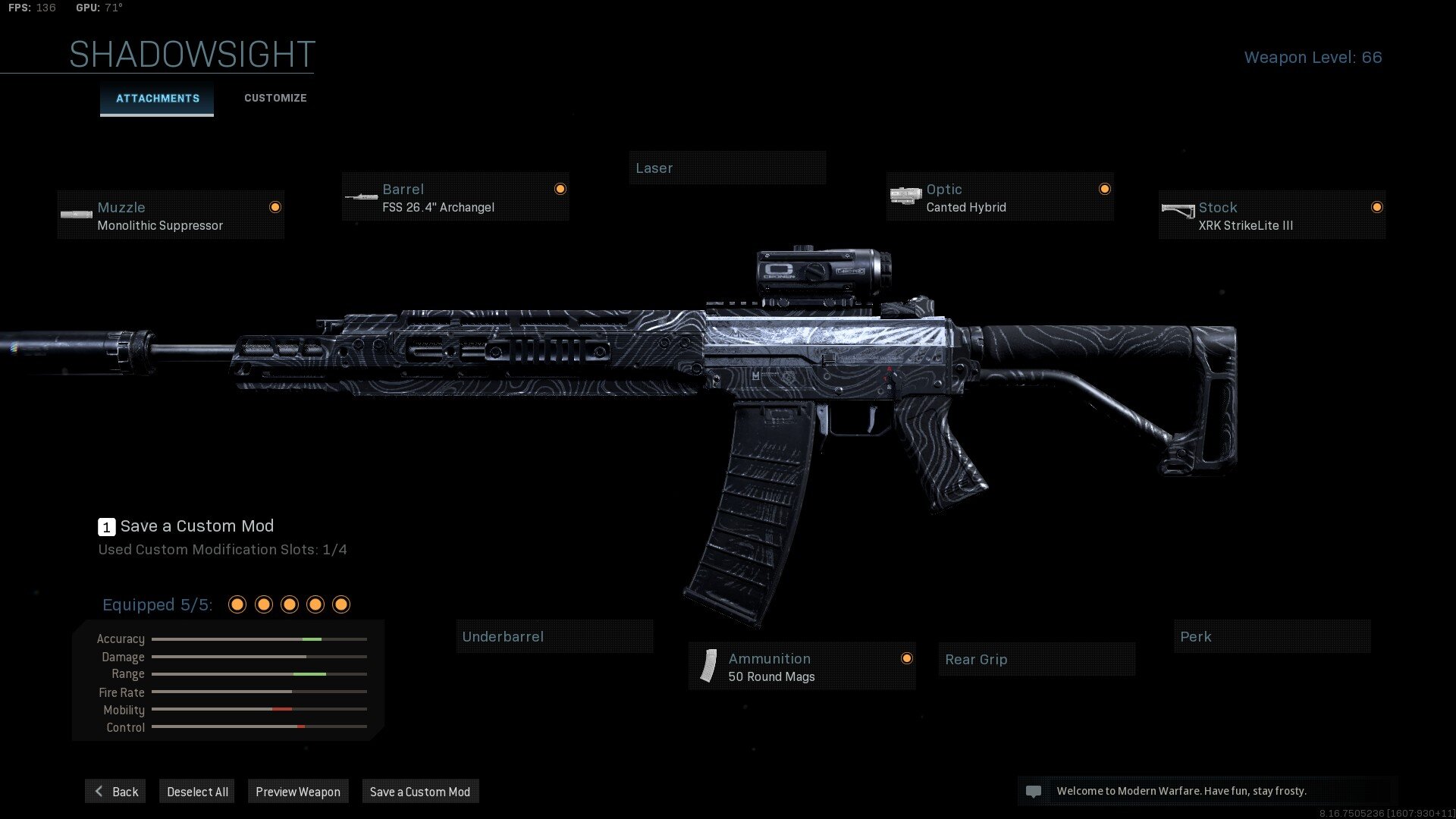1456x819 pixels.
Task: Choose the empty Laser attachment slot
Action: click(x=726, y=168)
